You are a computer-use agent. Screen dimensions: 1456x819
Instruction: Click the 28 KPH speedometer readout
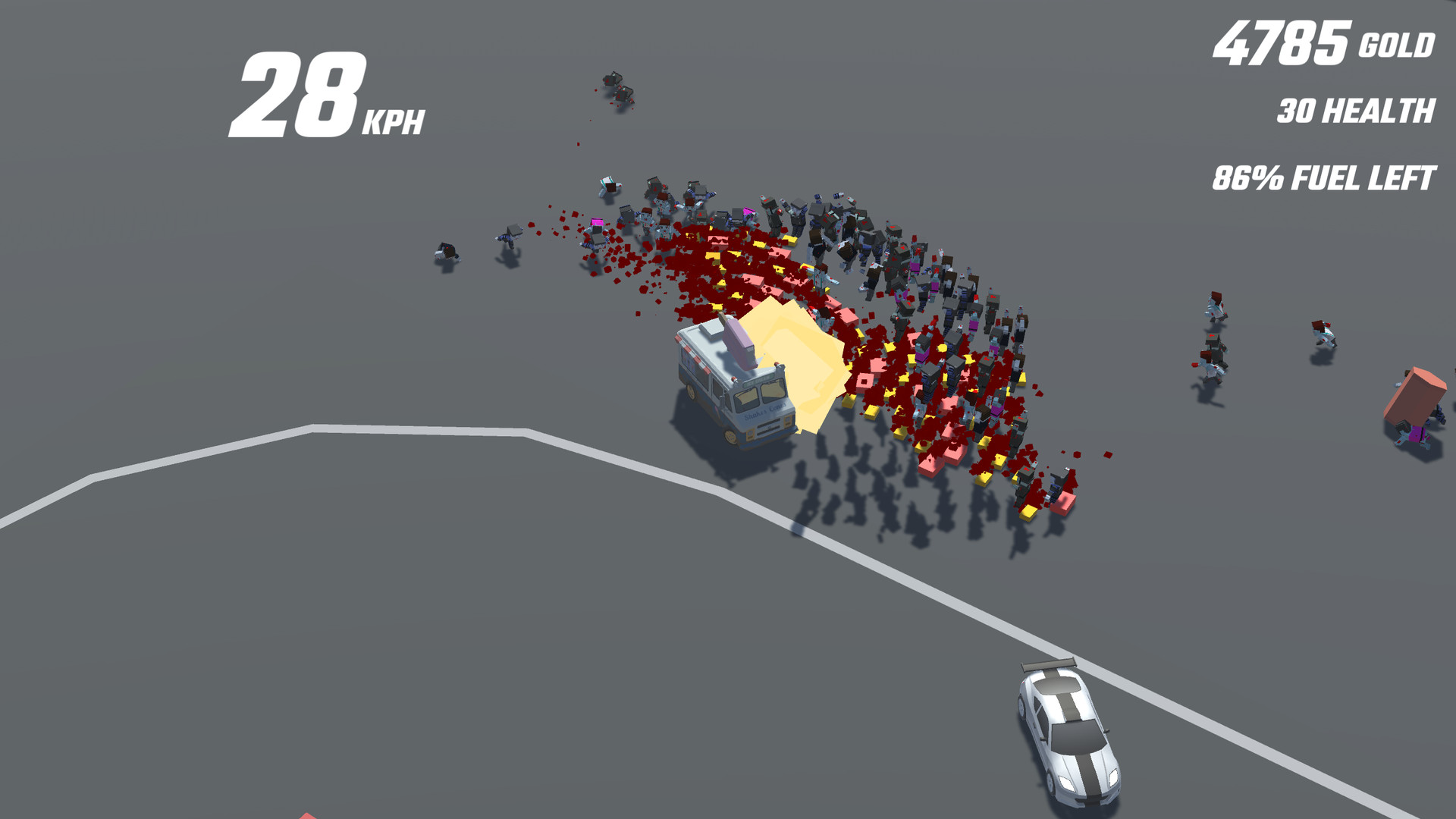(x=318, y=99)
